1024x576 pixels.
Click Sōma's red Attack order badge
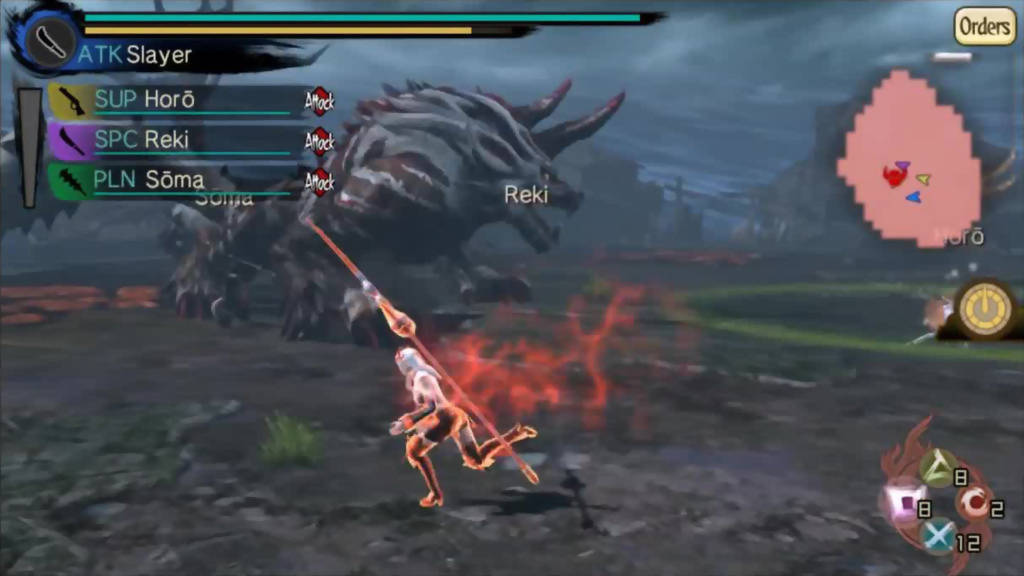click(320, 181)
